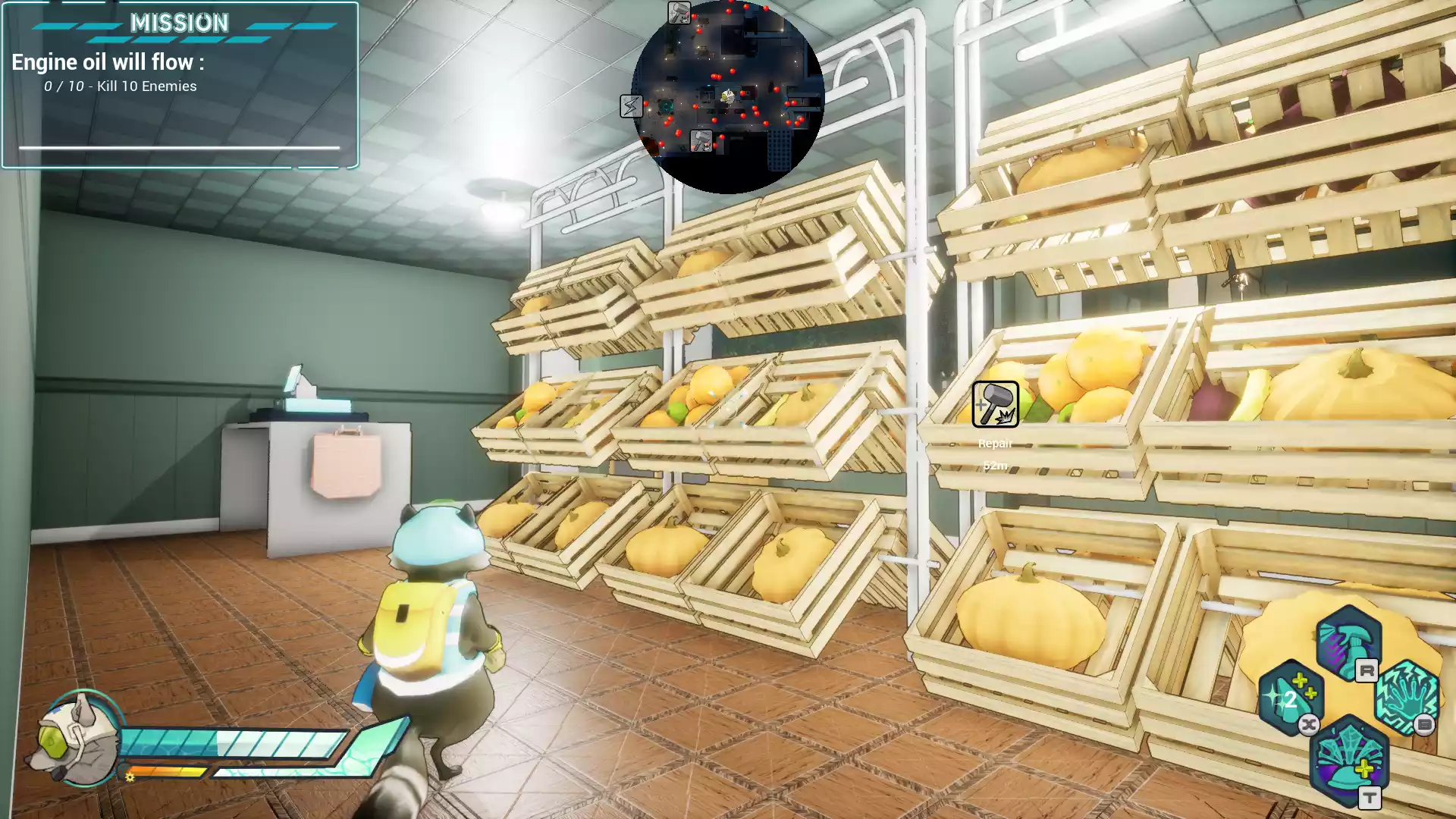The image size is (1456, 819).
Task: Select the lightning bolt marker on minimap
Action: (631, 105)
